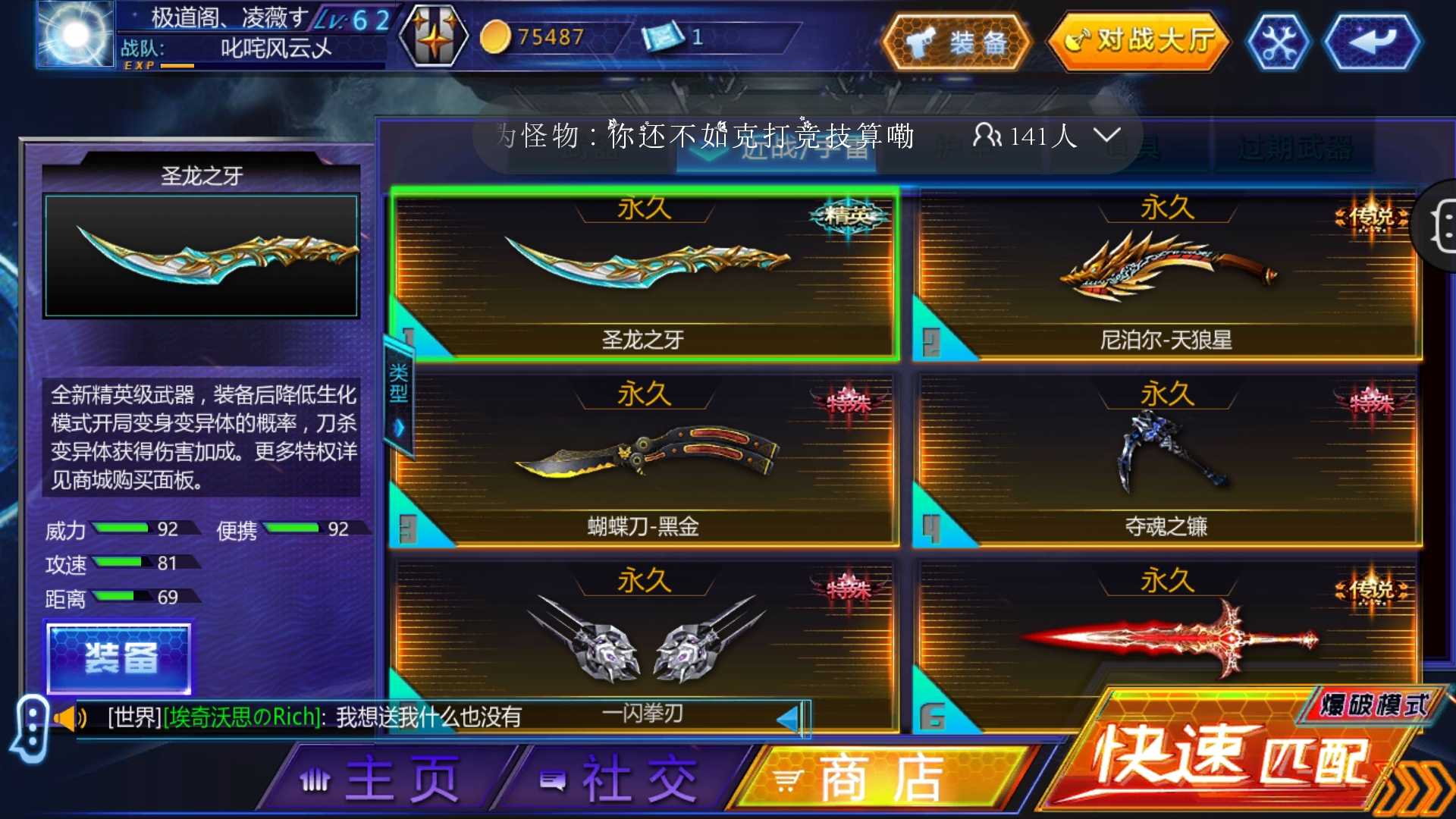
Task: Click the blue arrow beside 一闪拳刃 label
Action: tap(792, 717)
